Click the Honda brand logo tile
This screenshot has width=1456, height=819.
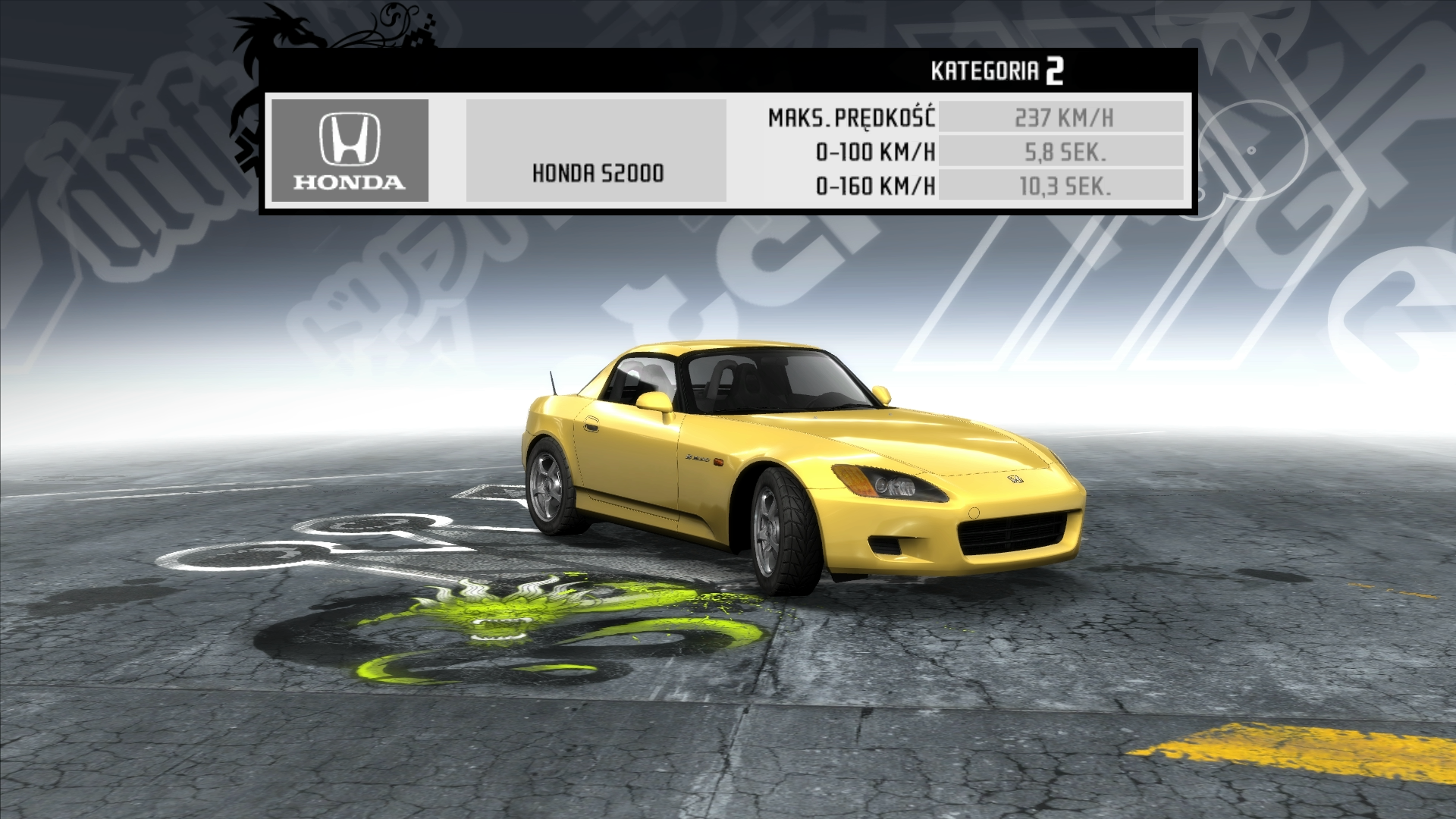pyautogui.click(x=350, y=151)
